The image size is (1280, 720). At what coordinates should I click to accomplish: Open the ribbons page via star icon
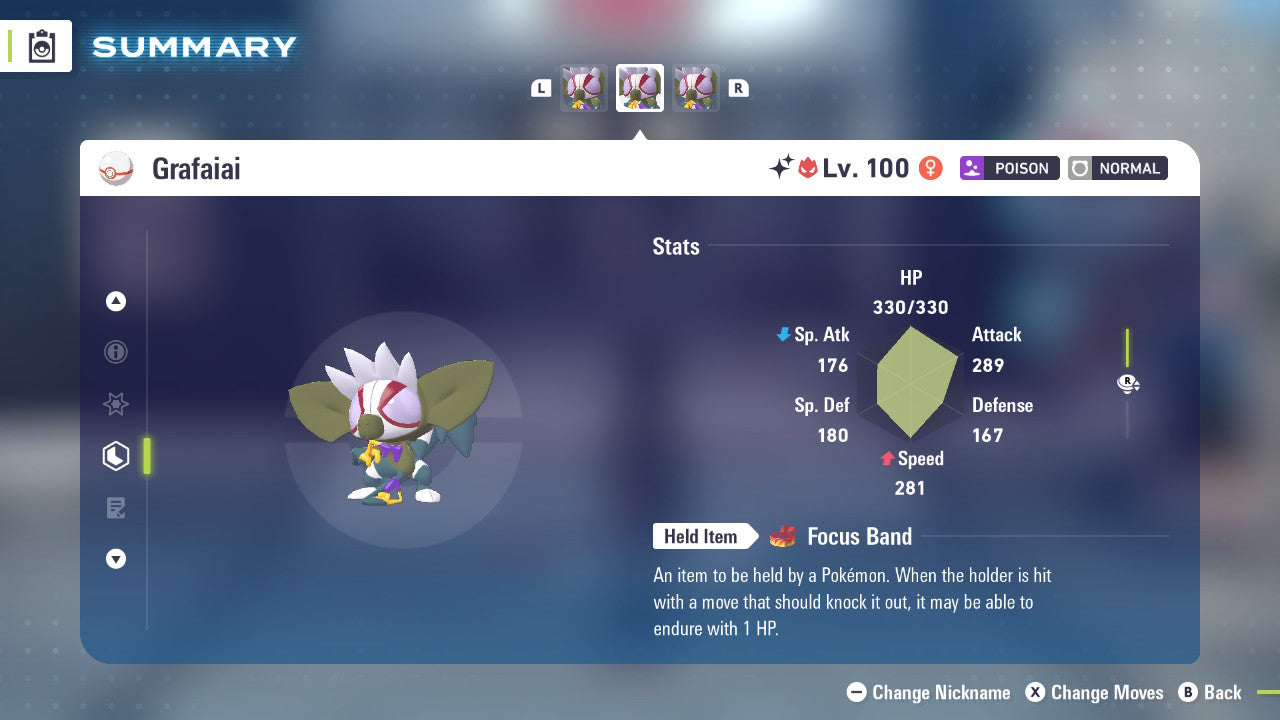coord(116,404)
